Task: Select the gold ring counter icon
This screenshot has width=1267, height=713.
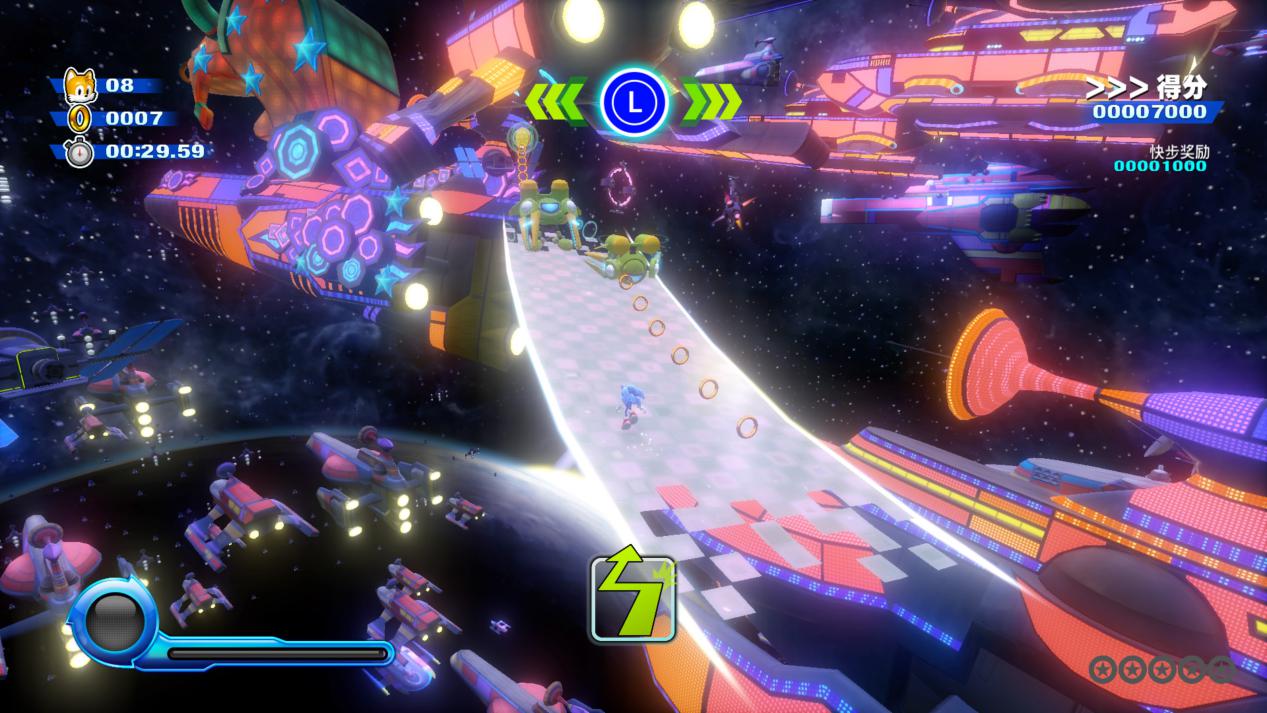Action: (x=78, y=119)
